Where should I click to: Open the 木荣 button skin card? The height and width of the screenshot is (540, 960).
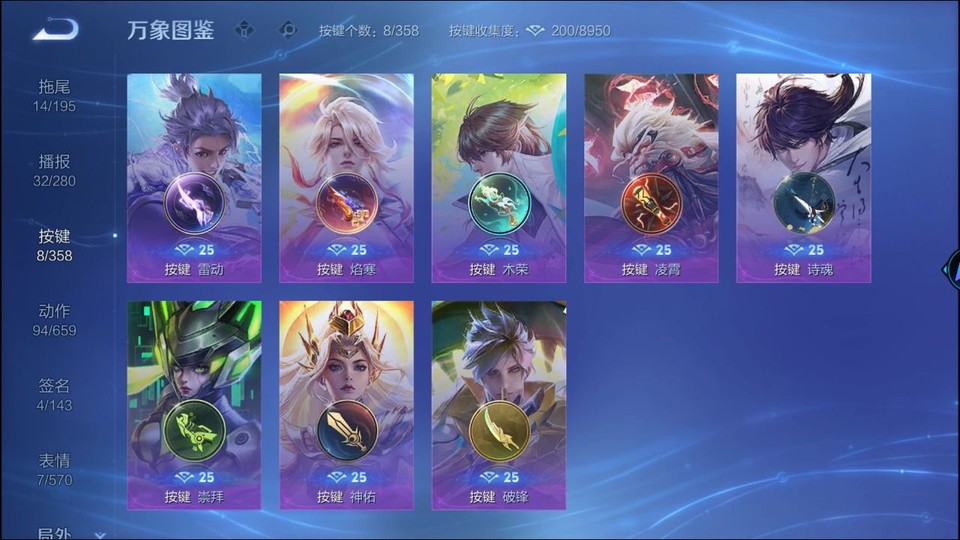click(x=499, y=178)
